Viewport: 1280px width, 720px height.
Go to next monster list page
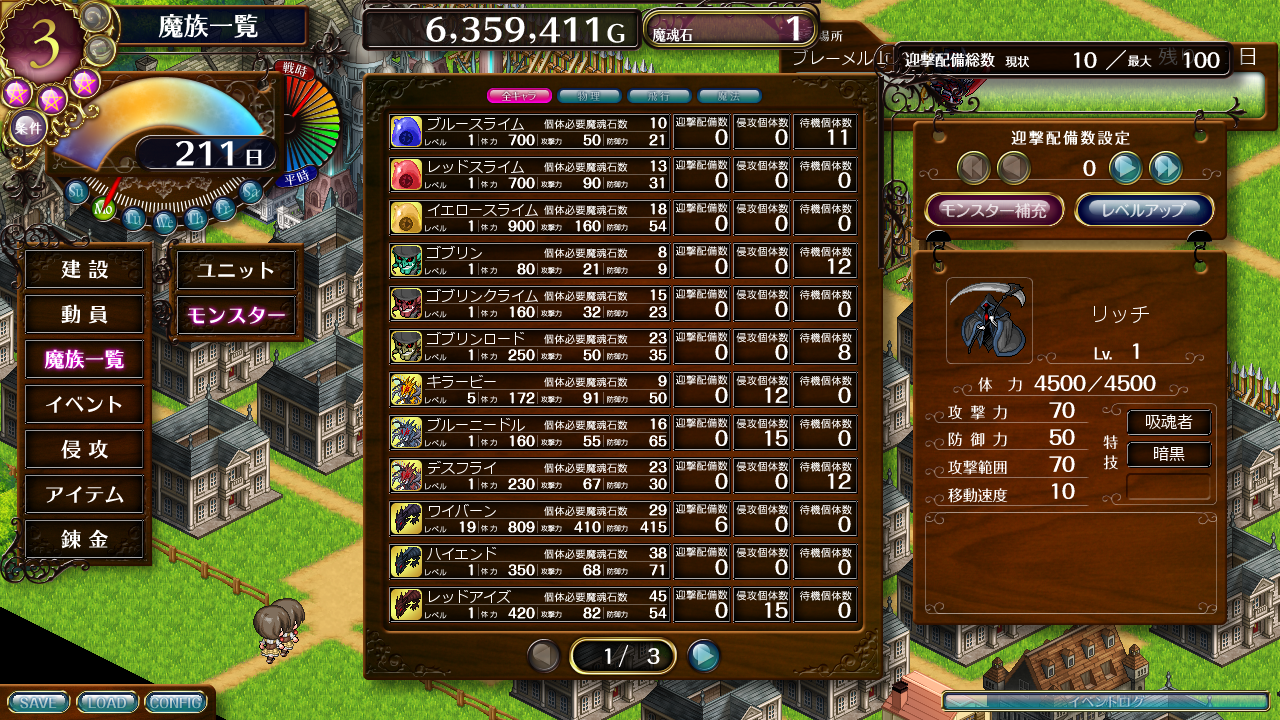click(704, 655)
